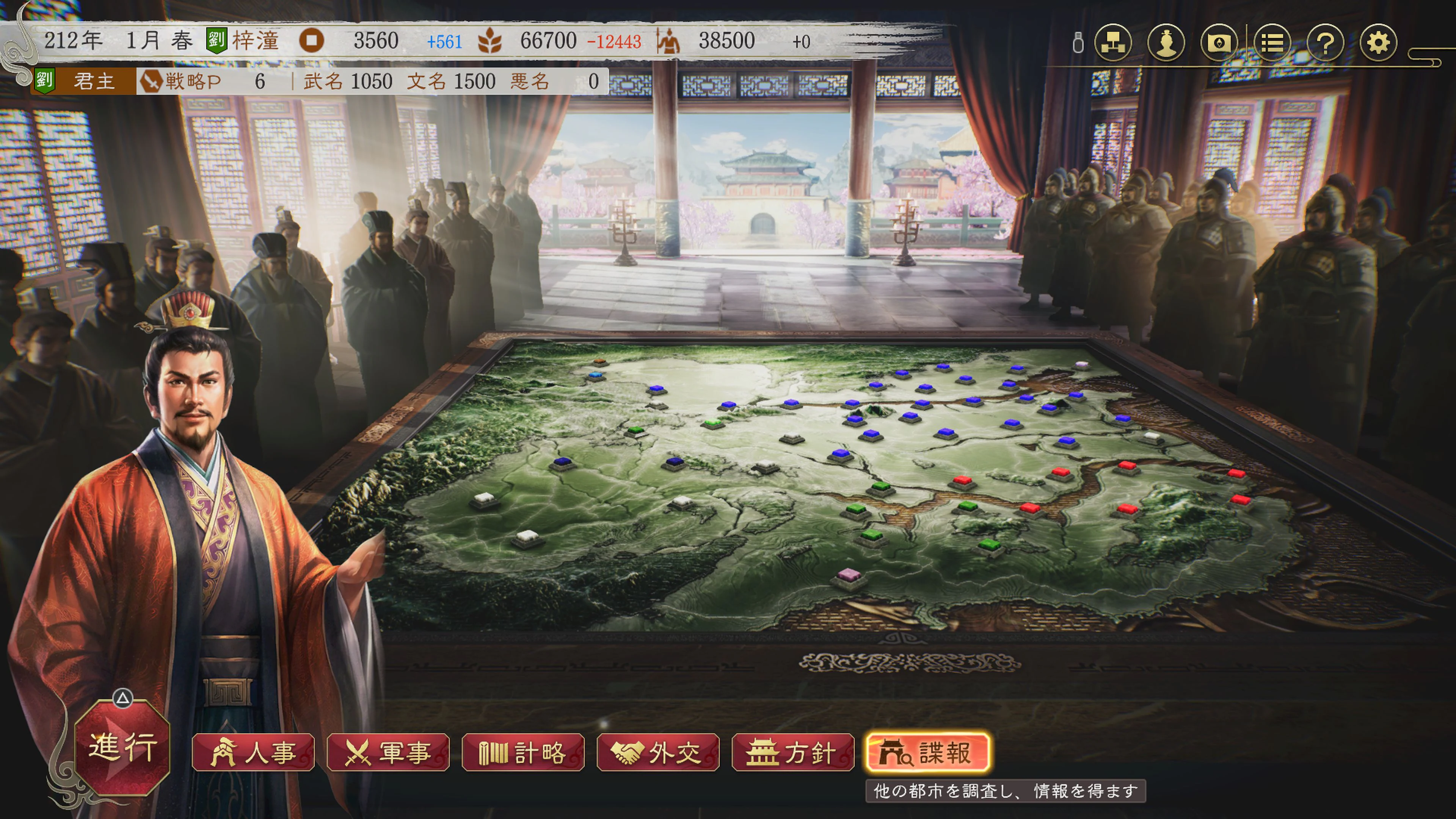The width and height of the screenshot is (1456, 819).
Task: Open the 人事 personnel menu
Action: pyautogui.click(x=253, y=753)
